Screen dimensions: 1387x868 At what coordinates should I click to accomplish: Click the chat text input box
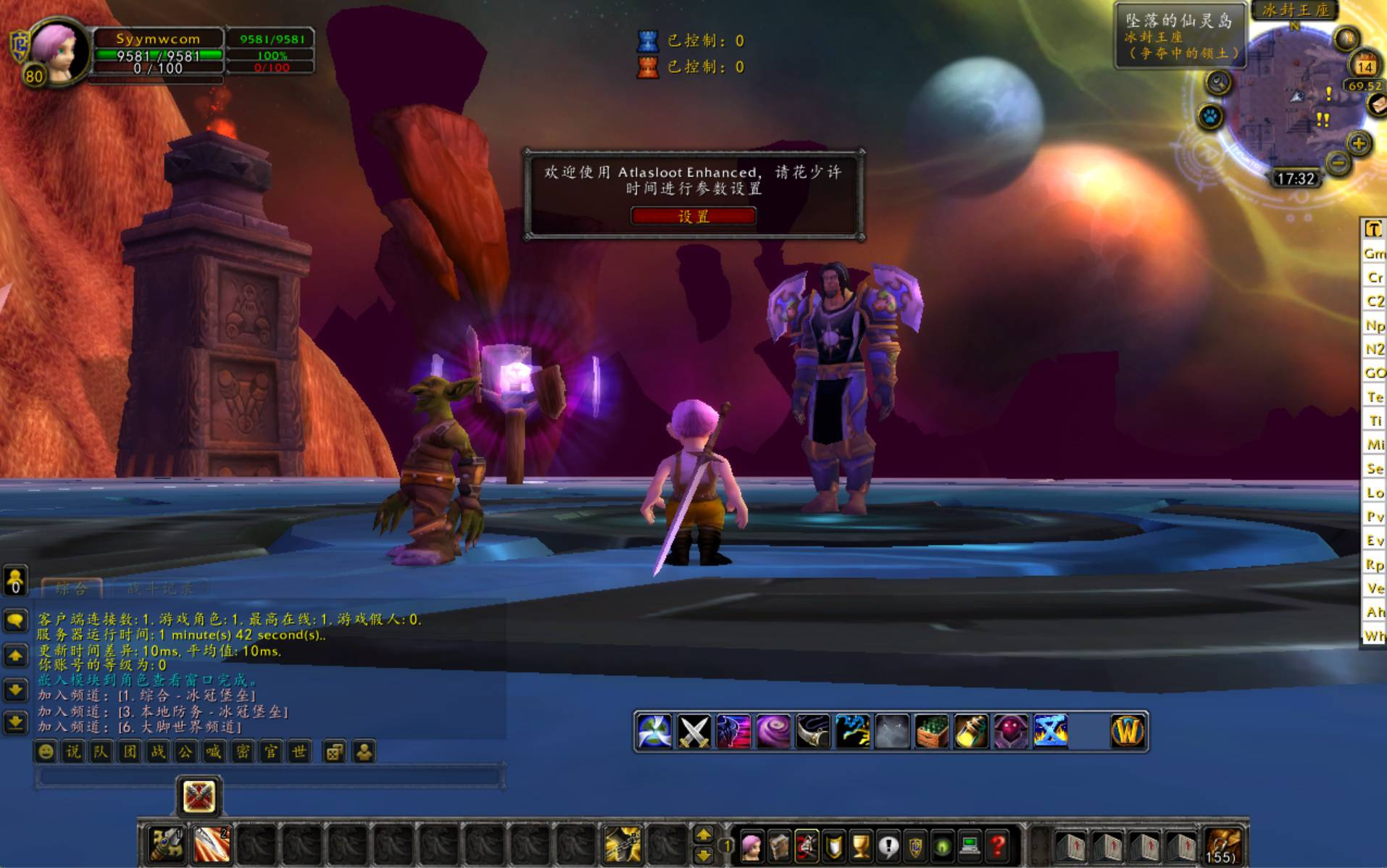pos(270,777)
